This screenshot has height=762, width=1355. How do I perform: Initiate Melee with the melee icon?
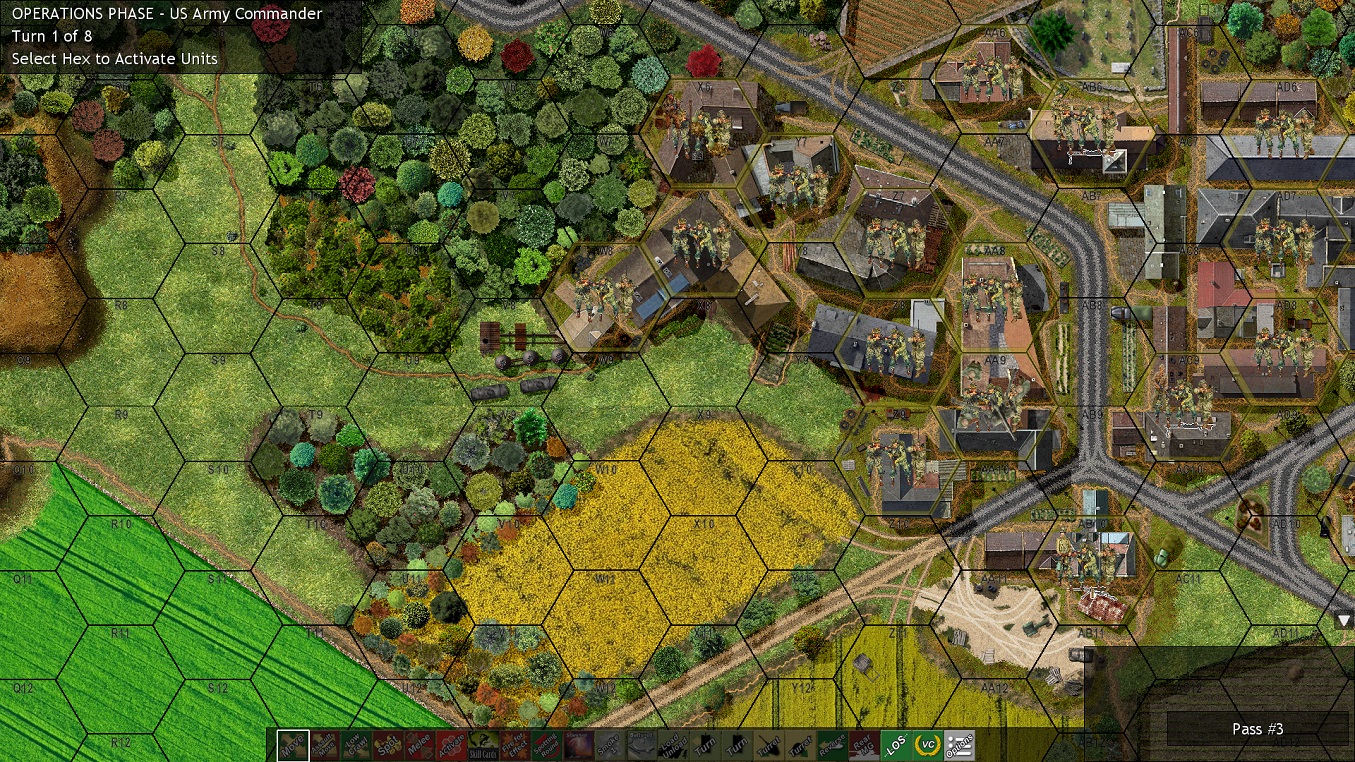tap(419, 746)
